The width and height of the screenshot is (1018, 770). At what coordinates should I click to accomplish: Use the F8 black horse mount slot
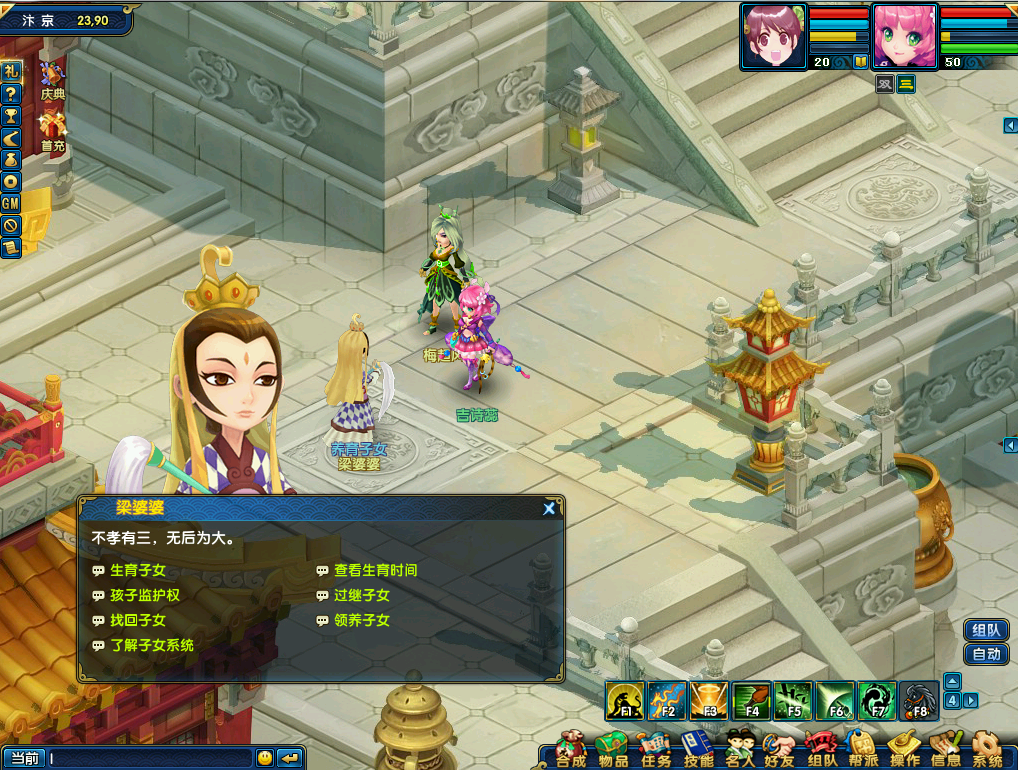919,700
